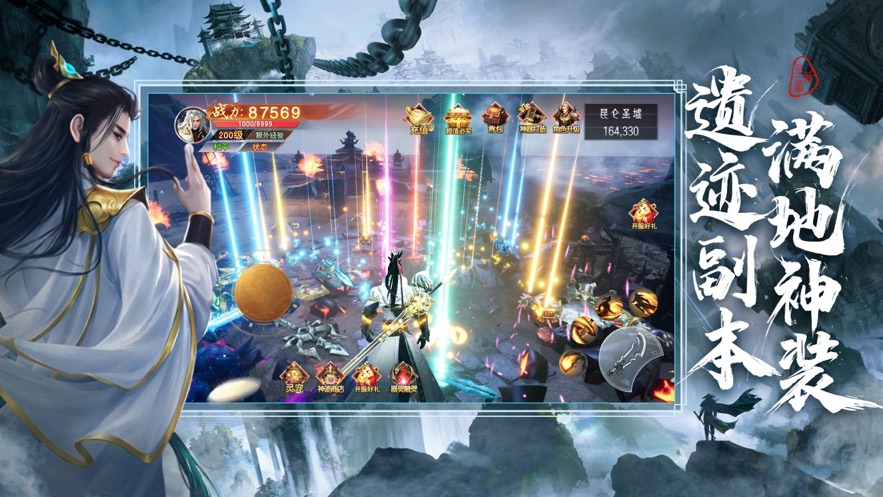This screenshot has height=497, width=883.
Task: Visit the 神秘商店 mystery shop
Action: [330, 379]
